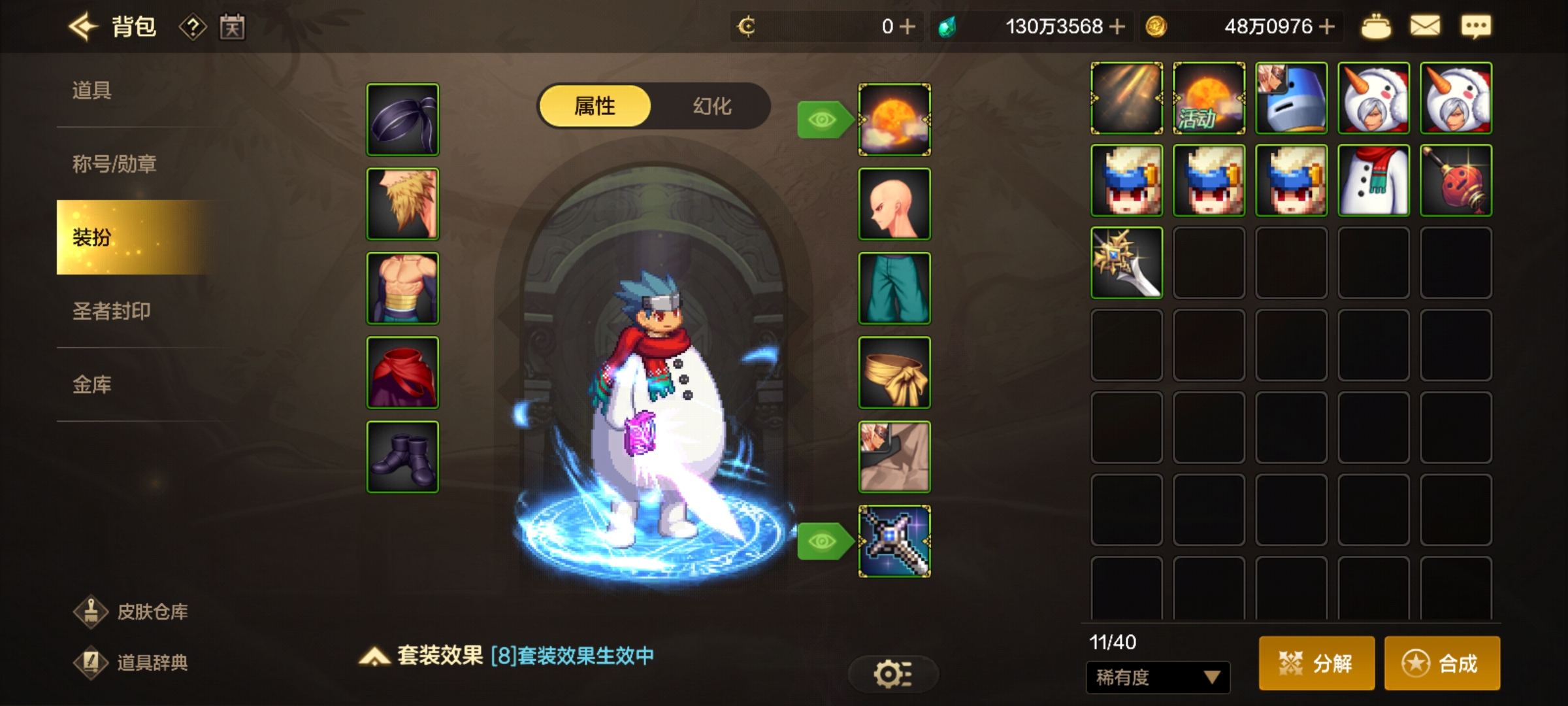Open the 稀有度 sort dropdown

tap(1157, 677)
